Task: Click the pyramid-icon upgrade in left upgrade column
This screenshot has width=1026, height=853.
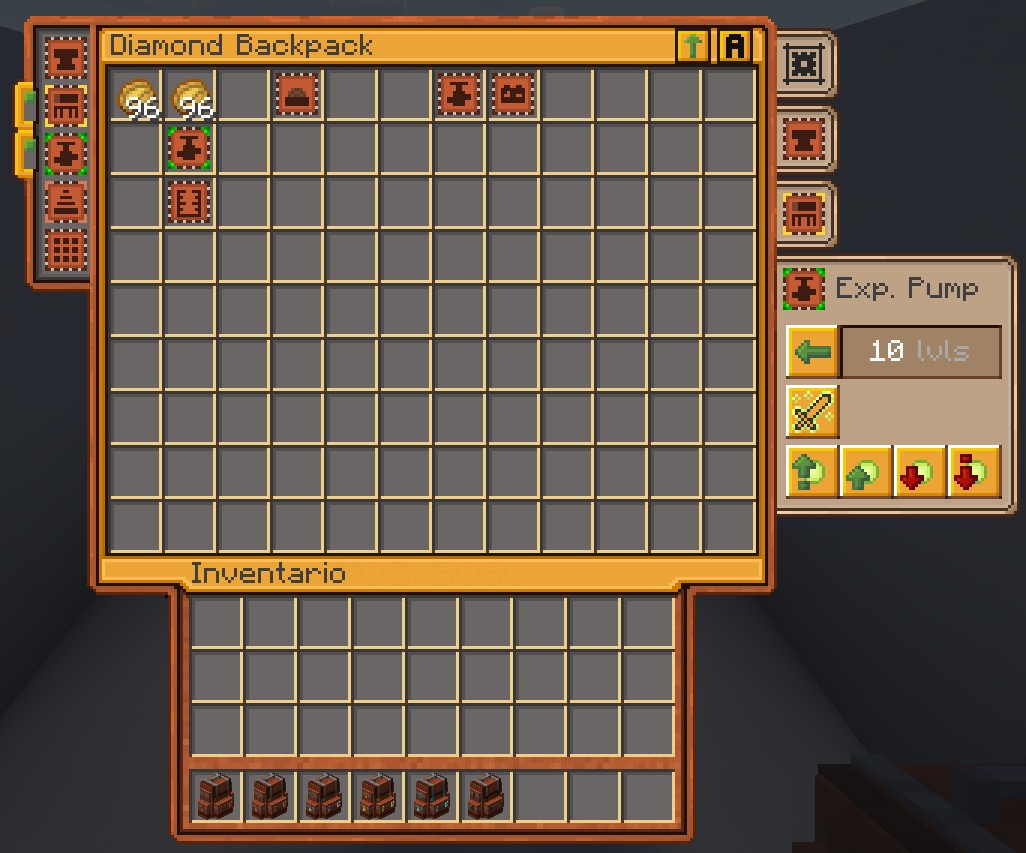Action: coord(66,203)
